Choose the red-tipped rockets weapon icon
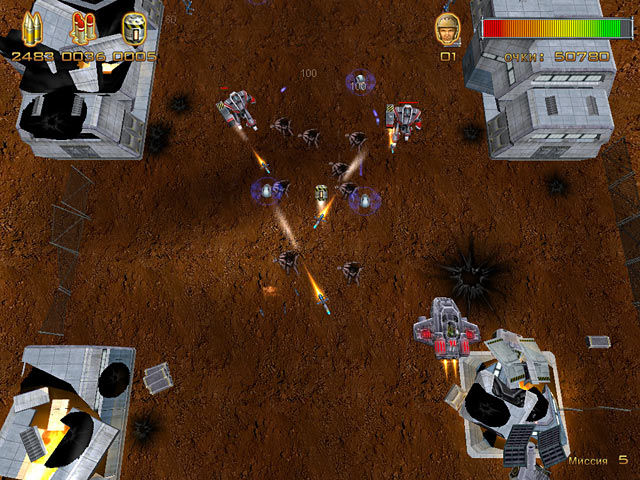The width and height of the screenshot is (640, 480). 84,29
